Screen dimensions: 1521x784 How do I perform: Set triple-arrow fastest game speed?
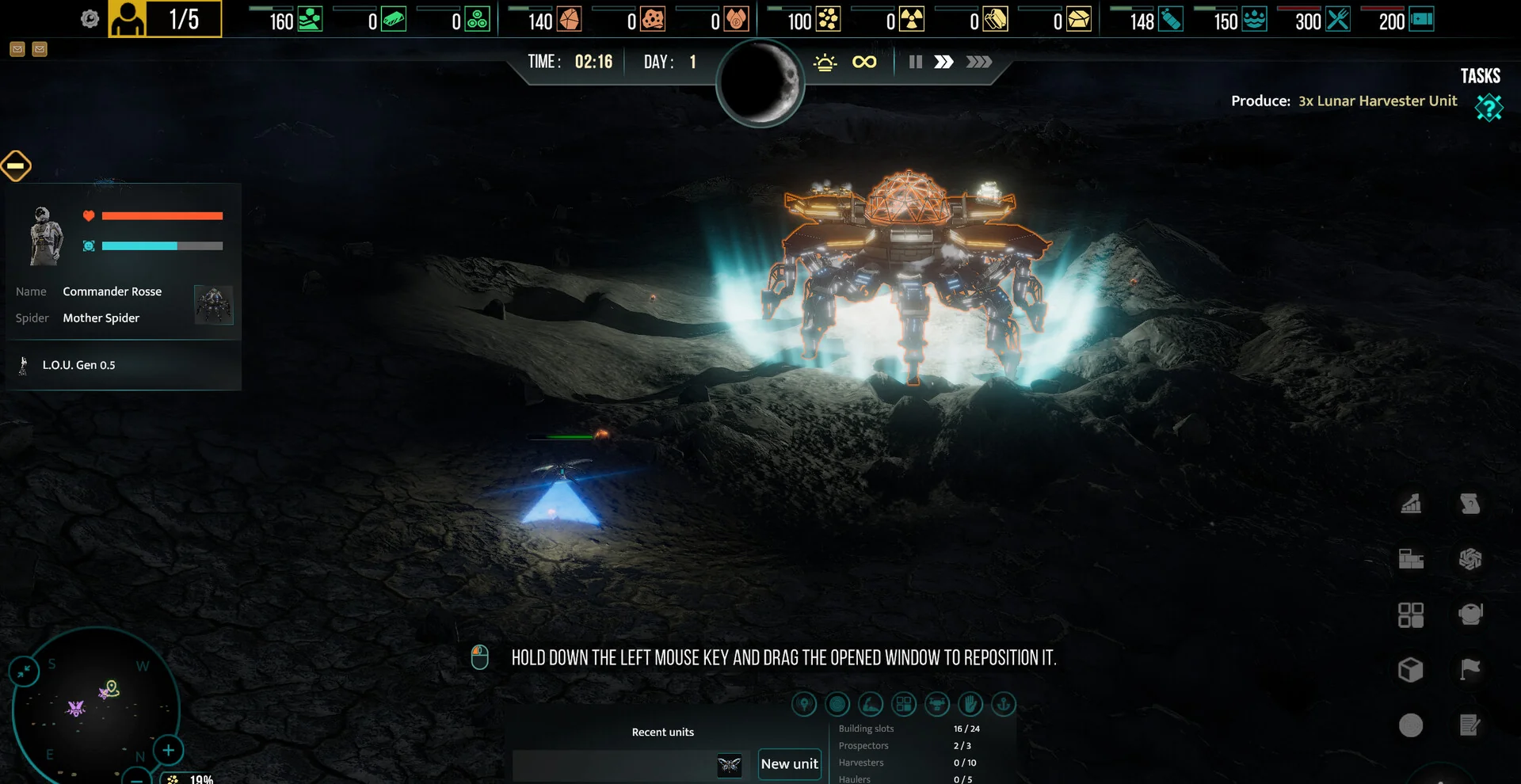click(978, 62)
